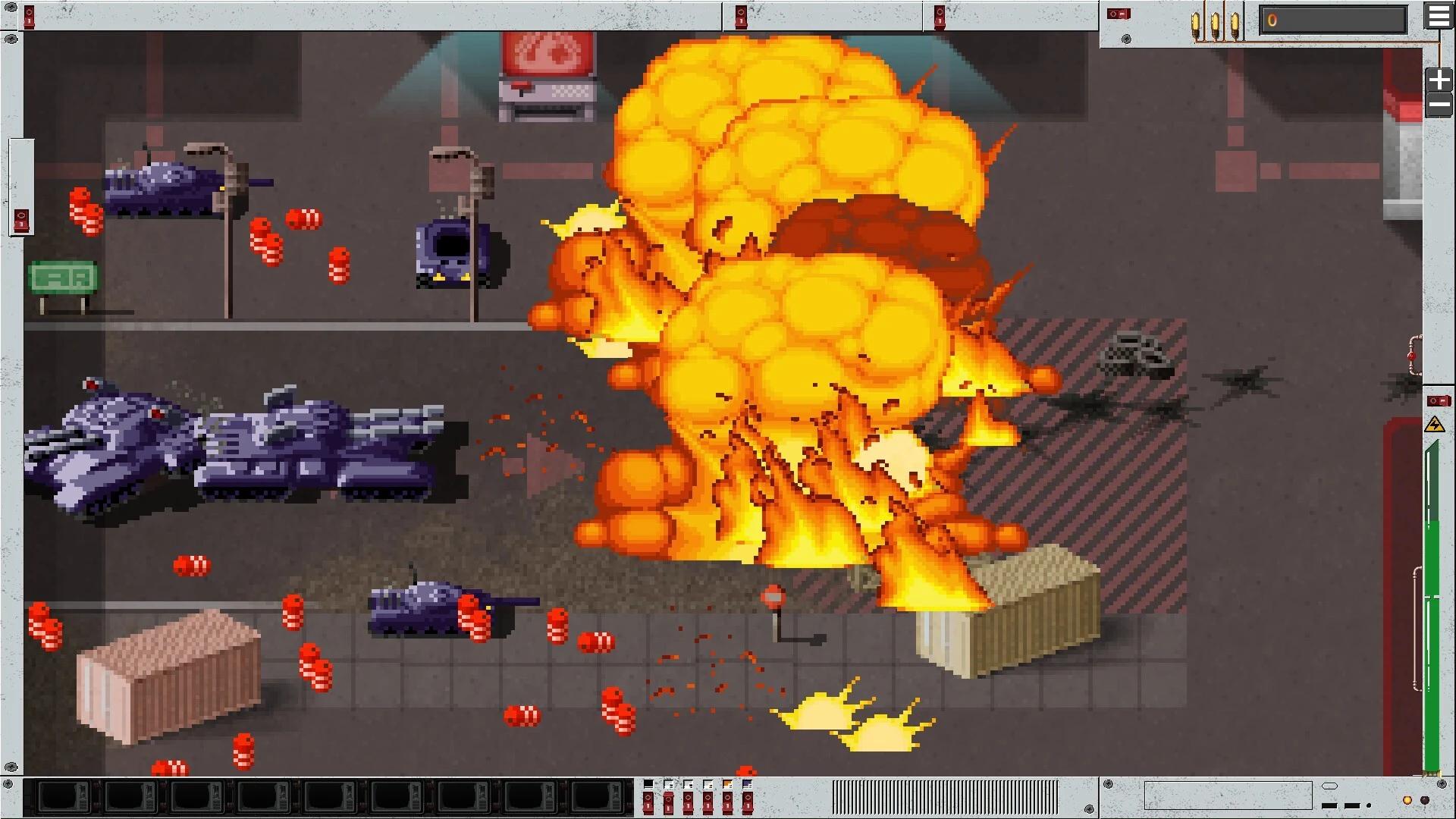Click the counter display showing 0

coord(1335,20)
